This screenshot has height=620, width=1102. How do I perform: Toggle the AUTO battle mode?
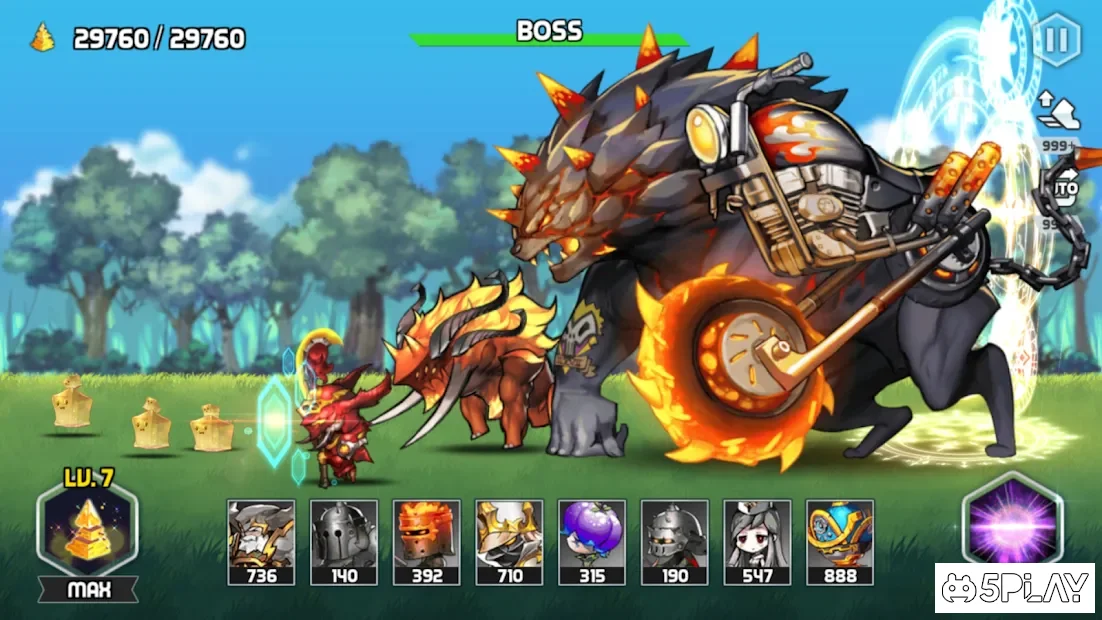tap(1065, 188)
